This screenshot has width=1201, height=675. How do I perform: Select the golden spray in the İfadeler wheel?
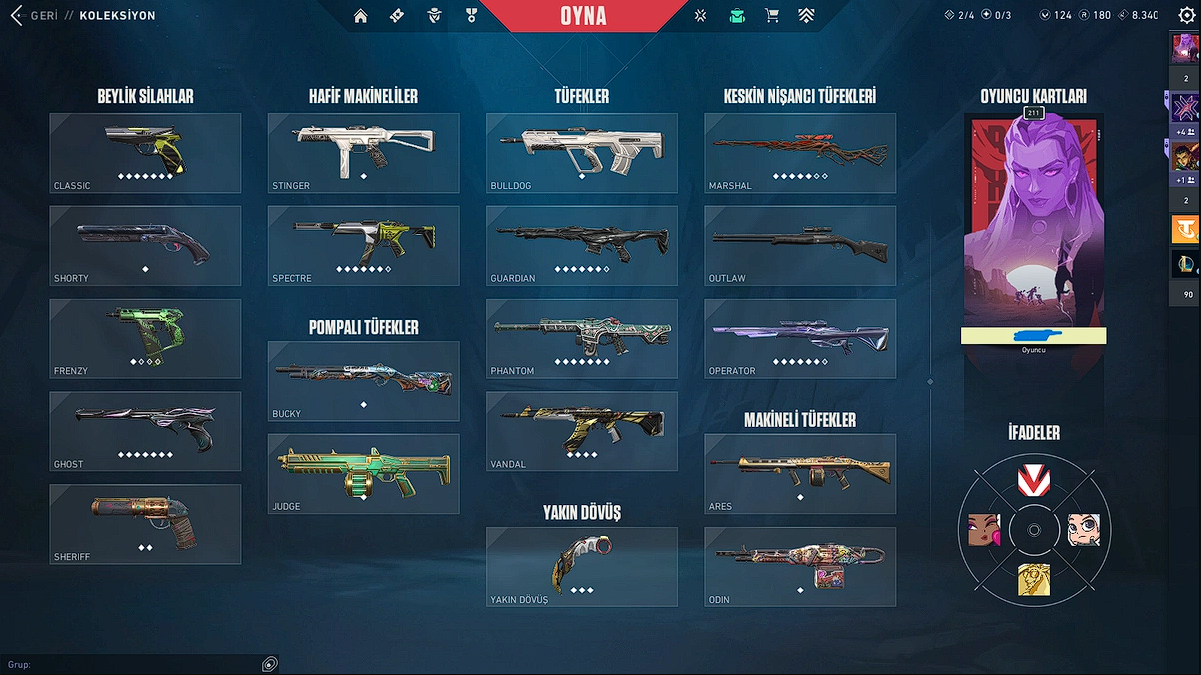click(1034, 578)
